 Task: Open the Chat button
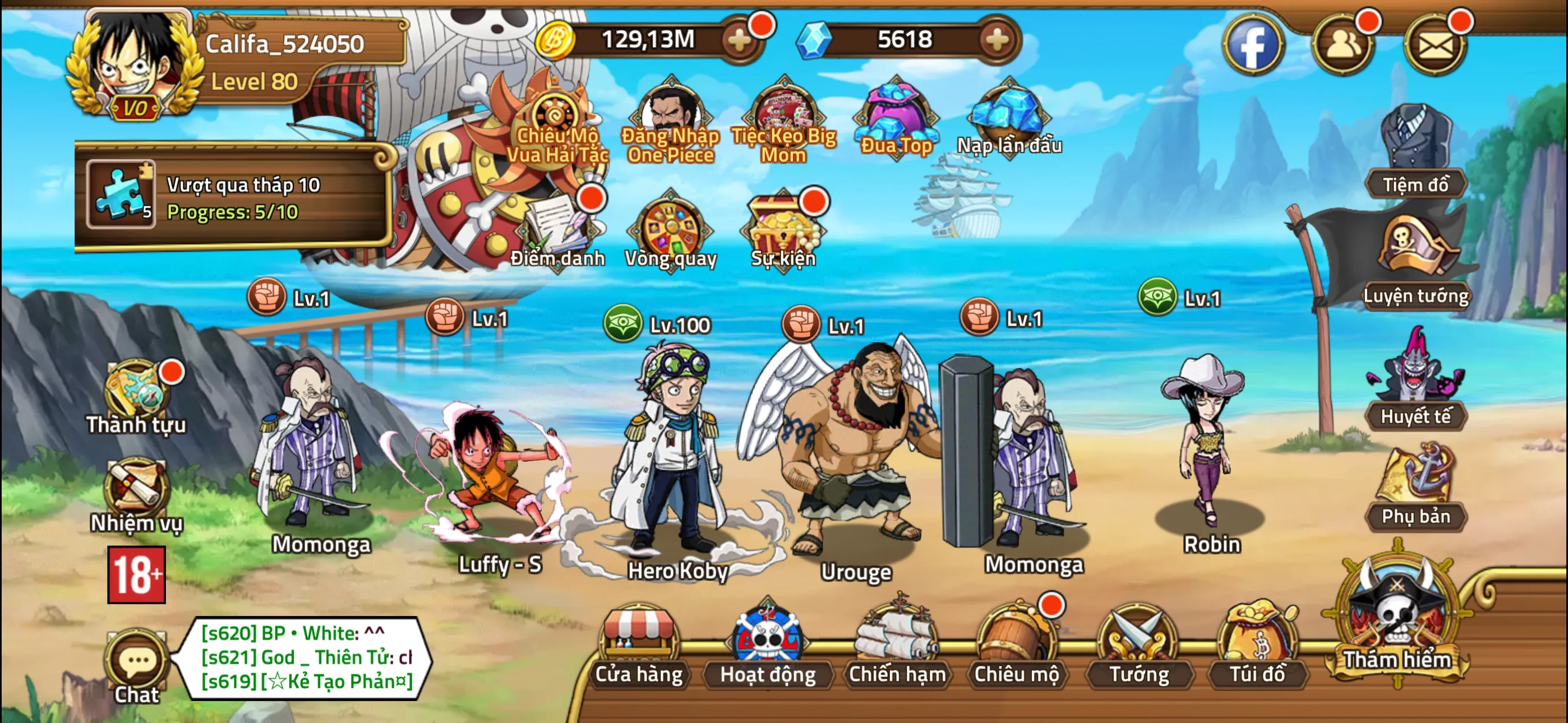137,666
